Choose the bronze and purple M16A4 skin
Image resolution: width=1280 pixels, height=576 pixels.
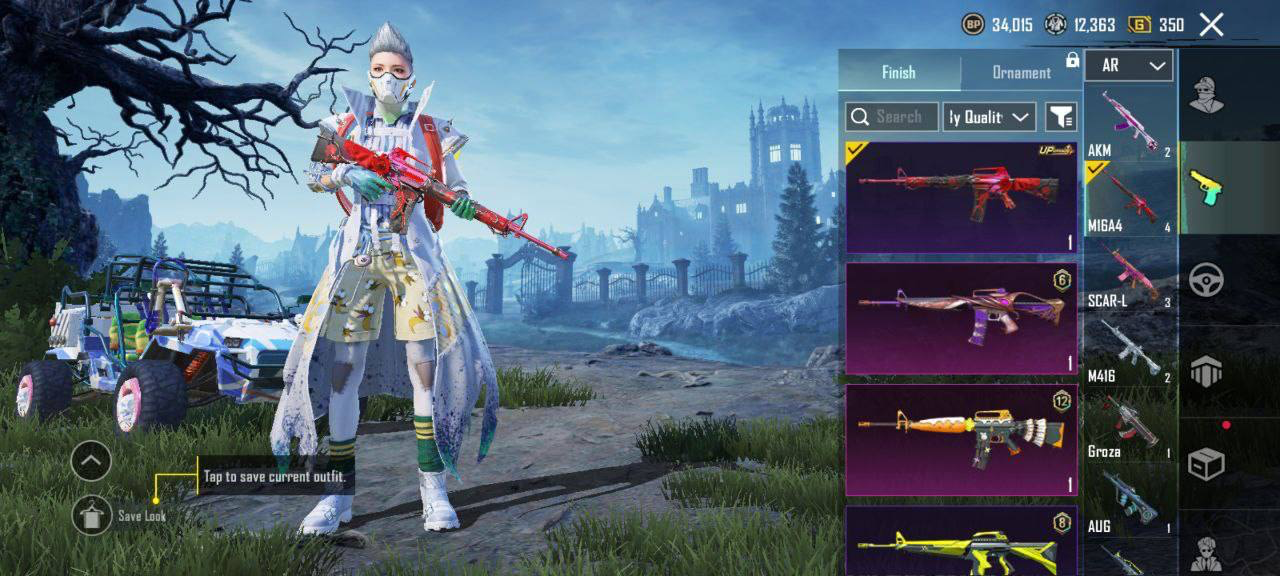click(961, 319)
